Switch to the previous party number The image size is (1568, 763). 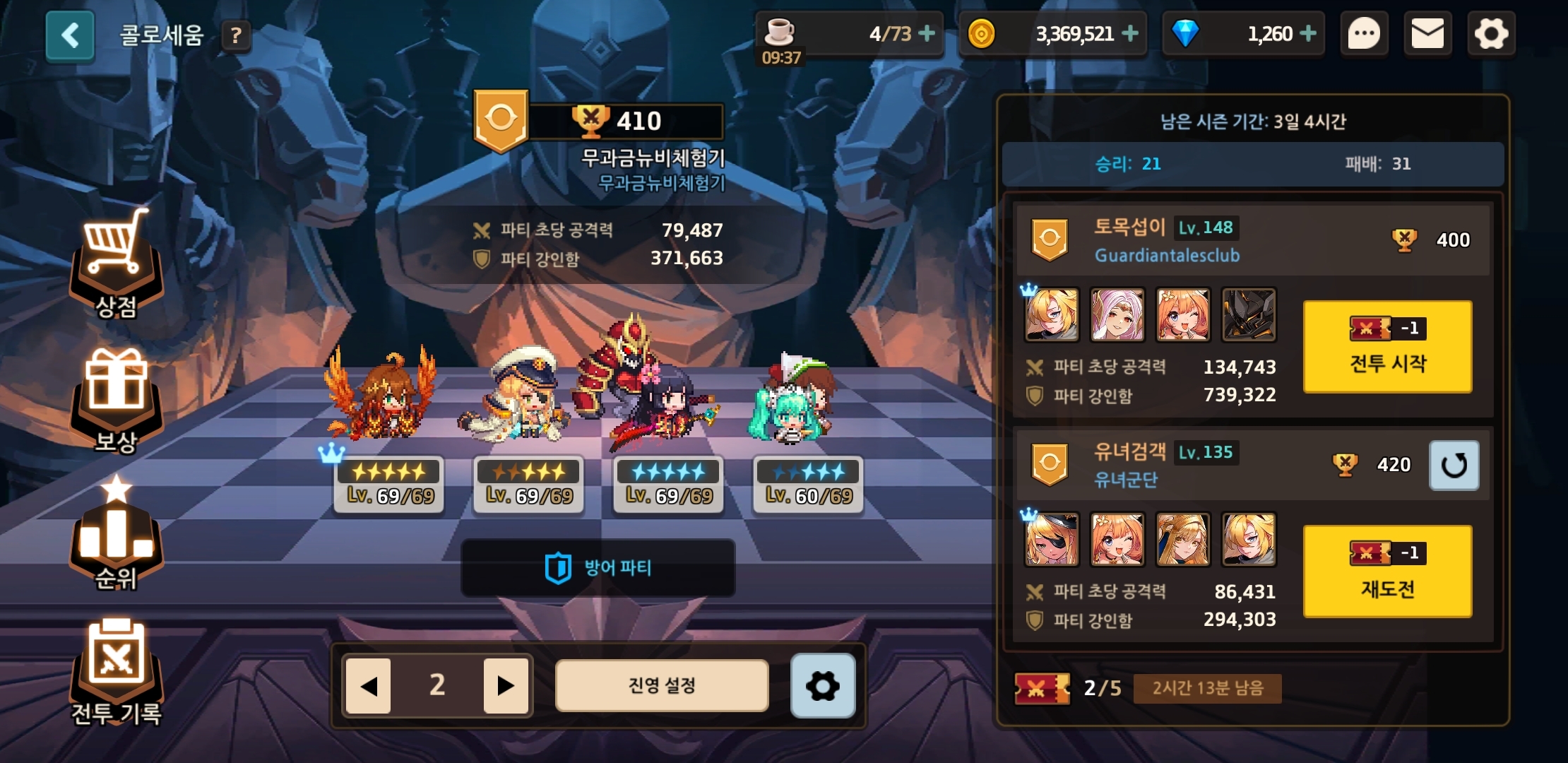pos(368,685)
